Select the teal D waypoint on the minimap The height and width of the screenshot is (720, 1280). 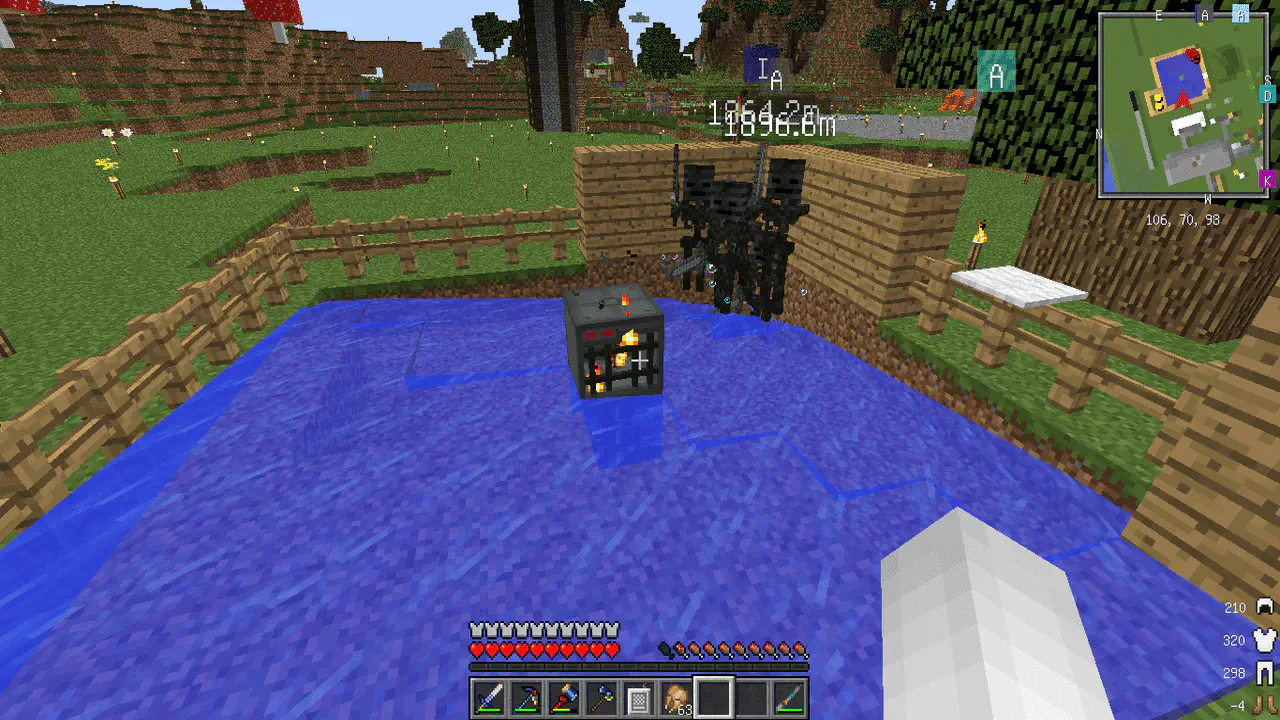point(1267,95)
